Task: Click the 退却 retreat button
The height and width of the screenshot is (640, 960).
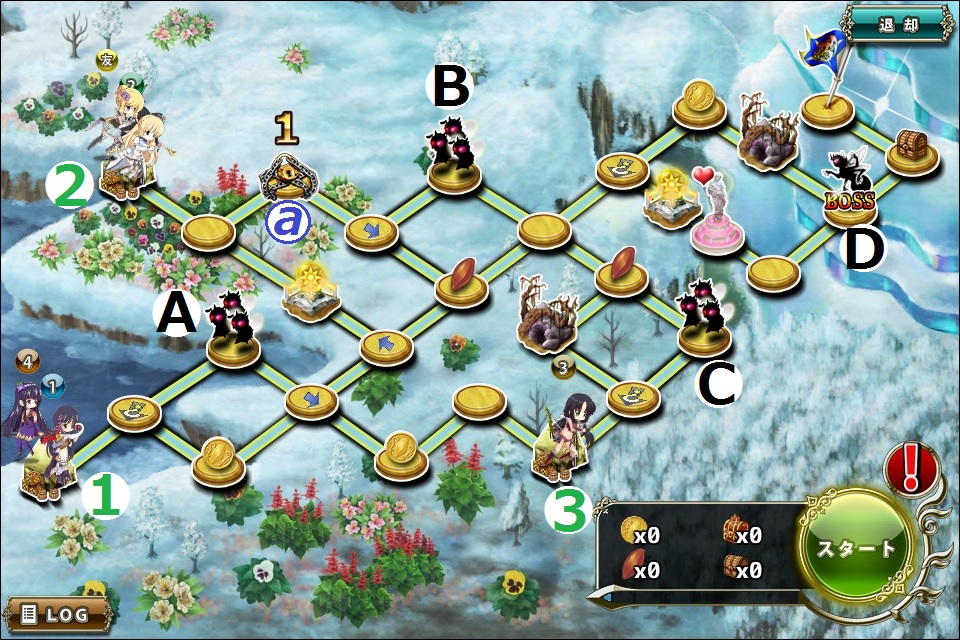Action: click(897, 23)
